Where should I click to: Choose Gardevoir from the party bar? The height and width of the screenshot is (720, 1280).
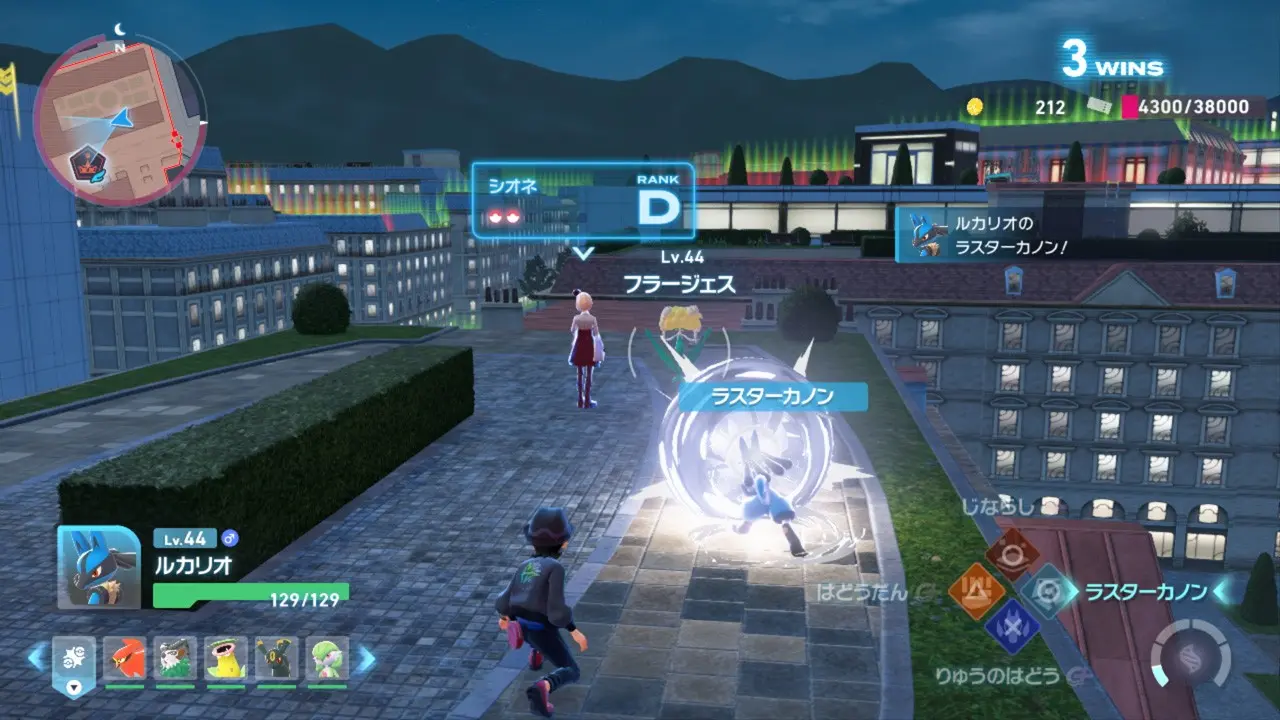coord(327,658)
